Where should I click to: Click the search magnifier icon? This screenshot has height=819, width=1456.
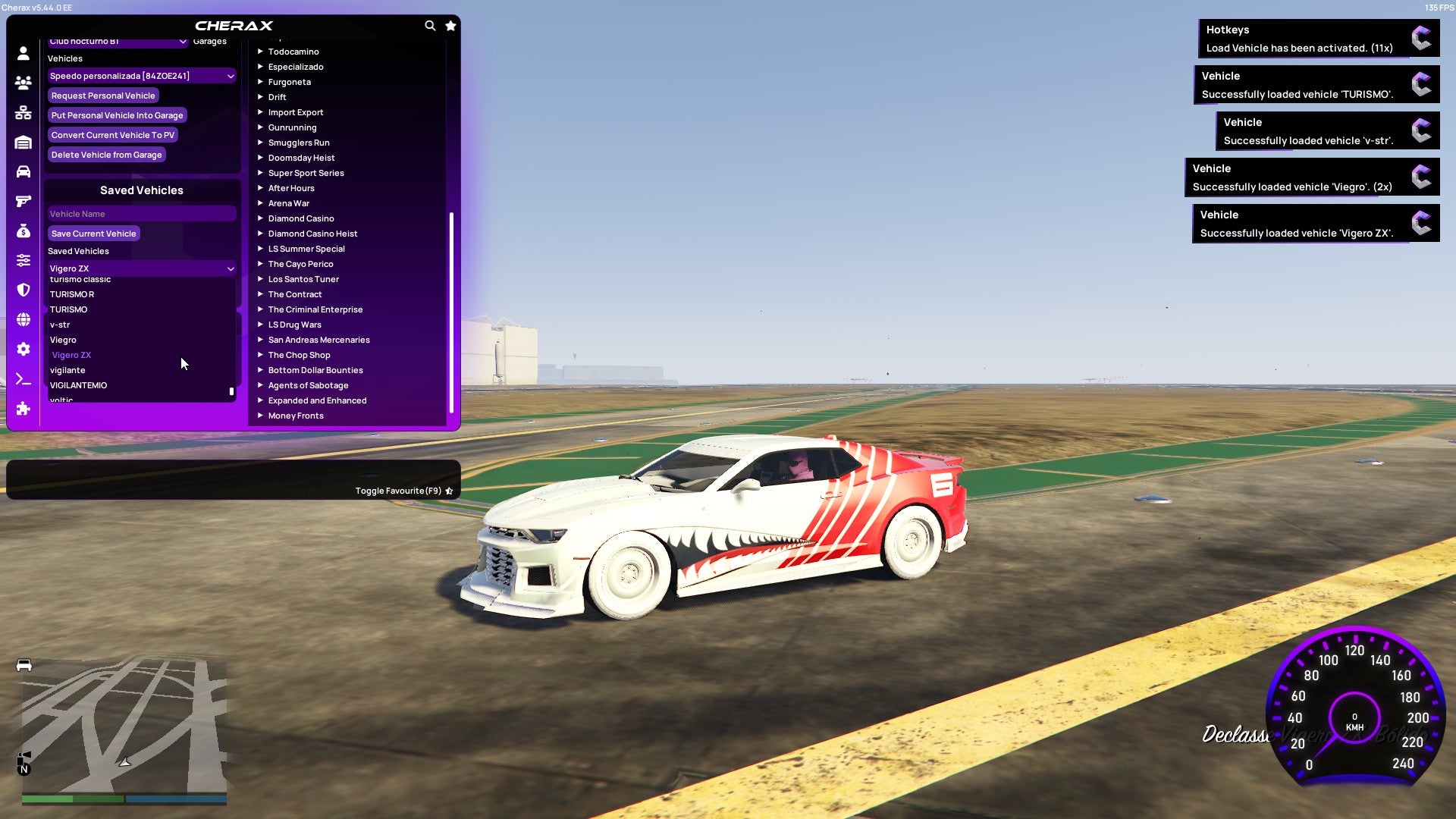(x=430, y=25)
